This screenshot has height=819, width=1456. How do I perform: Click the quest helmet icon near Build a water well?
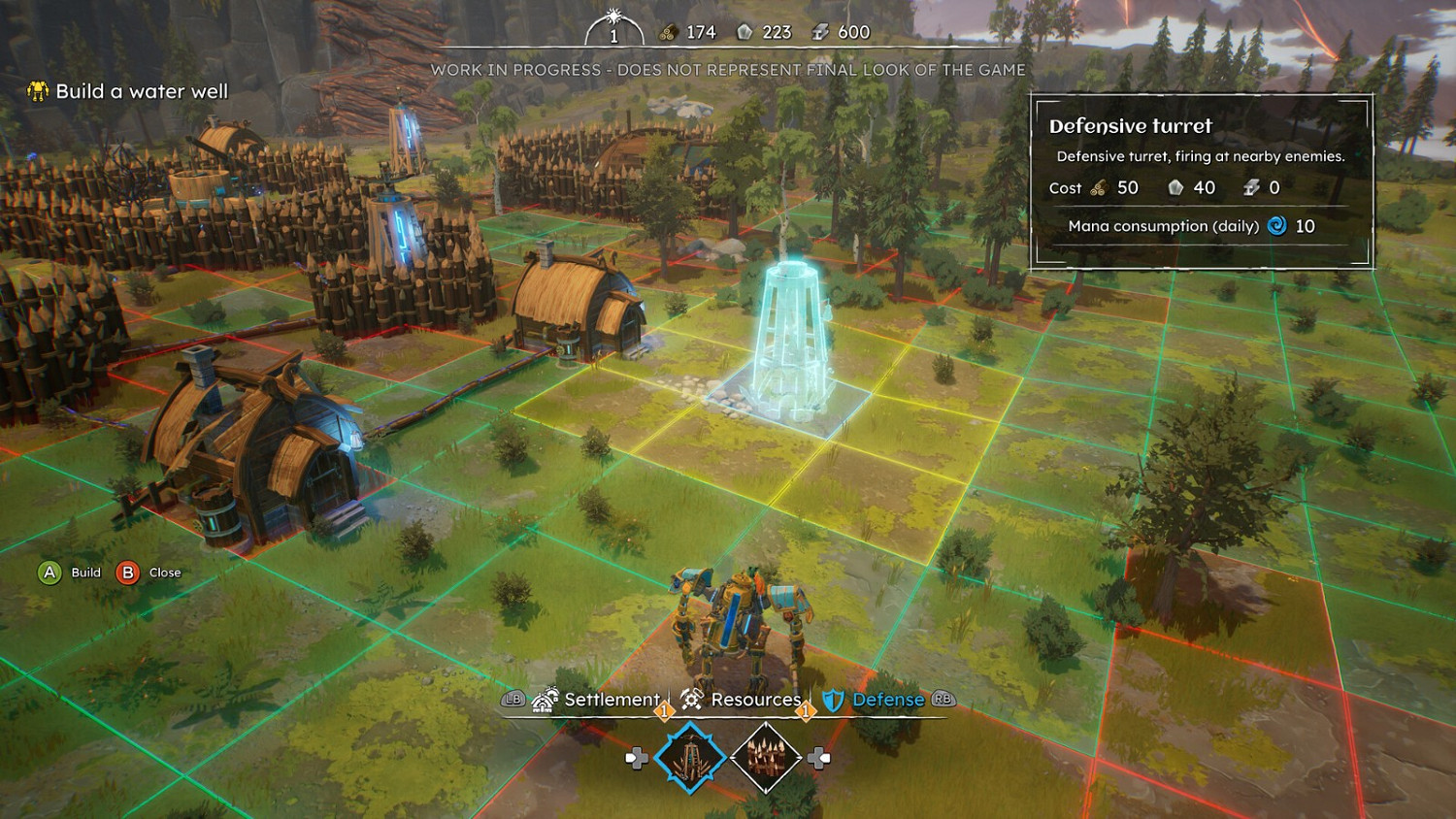pyautogui.click(x=36, y=91)
